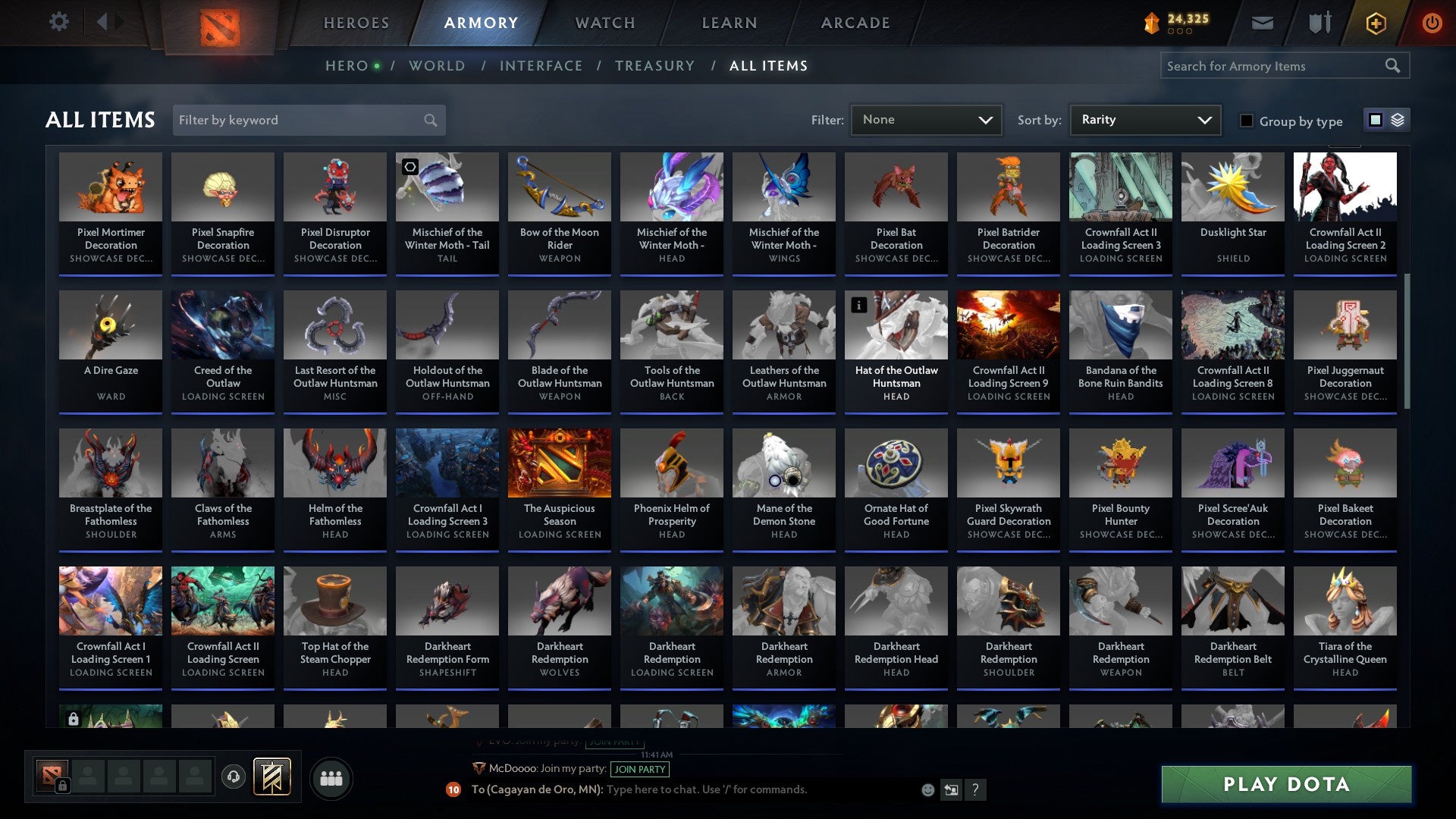Click the voice chat headset icon
This screenshot has height=819, width=1456.
234,777
